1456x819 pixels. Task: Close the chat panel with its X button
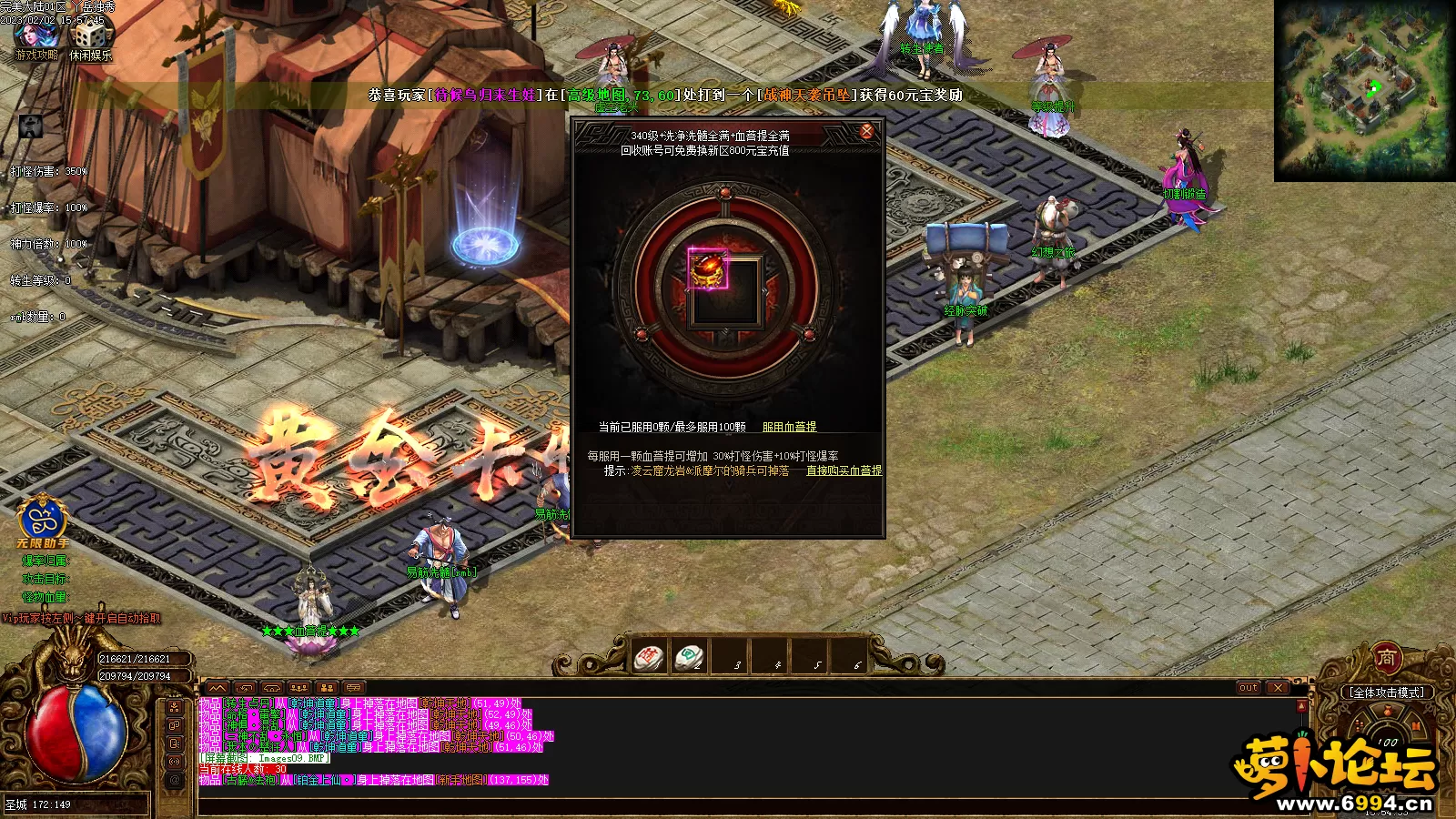(x=1278, y=688)
